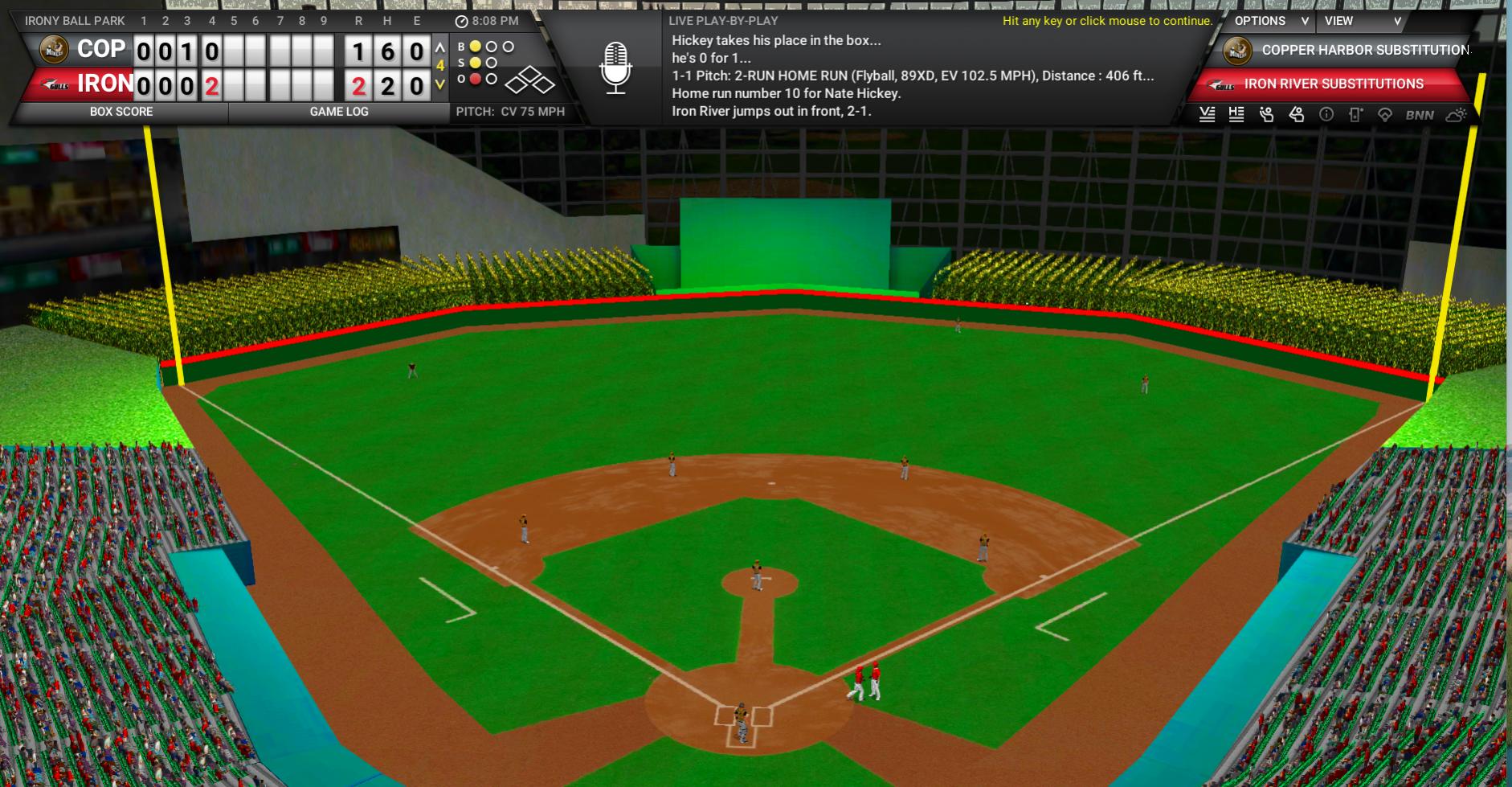Image resolution: width=1512 pixels, height=787 pixels.
Task: Open Iron River Substitutions
Action: 1334,84
